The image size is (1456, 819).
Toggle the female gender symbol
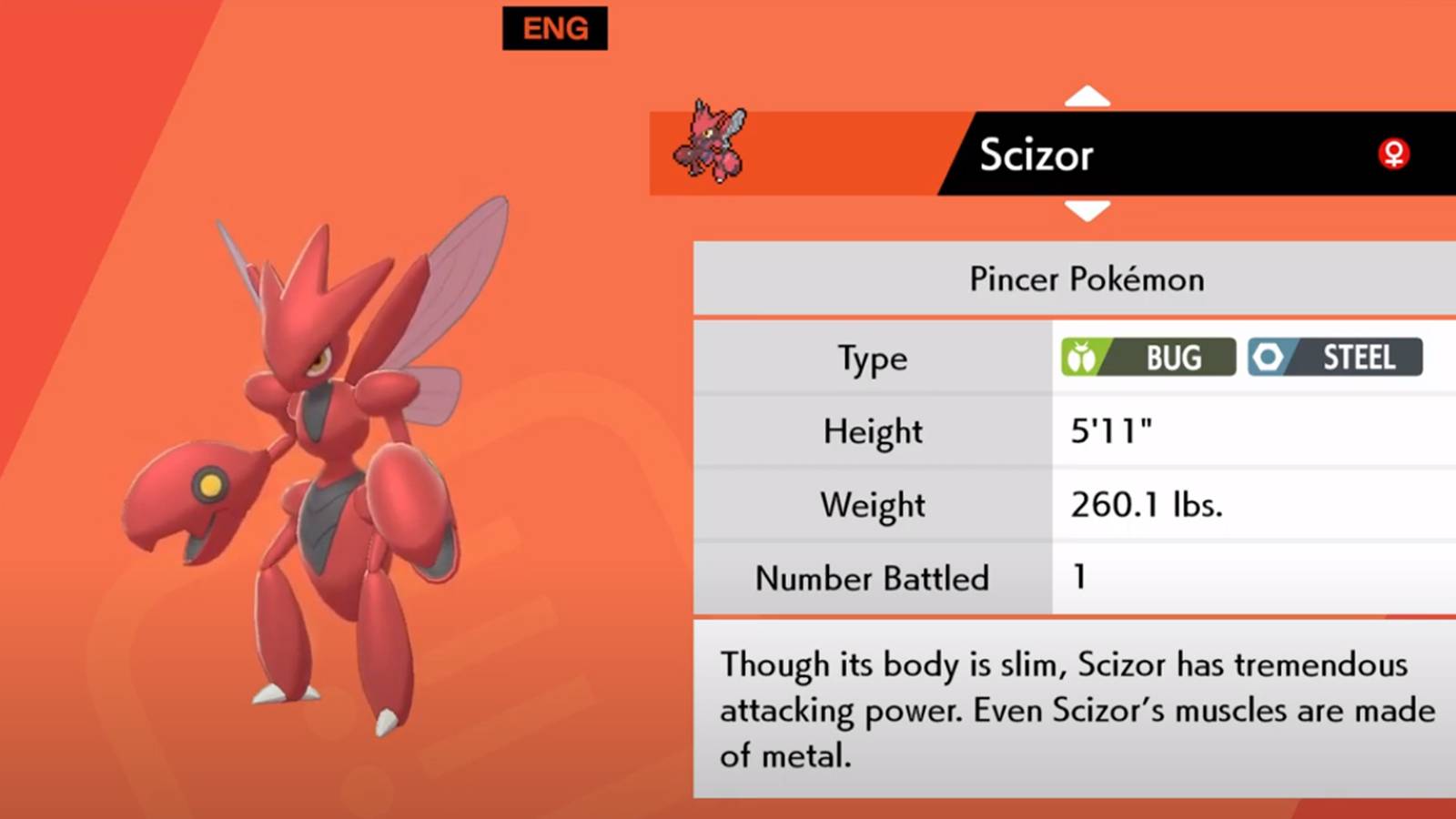(1393, 154)
